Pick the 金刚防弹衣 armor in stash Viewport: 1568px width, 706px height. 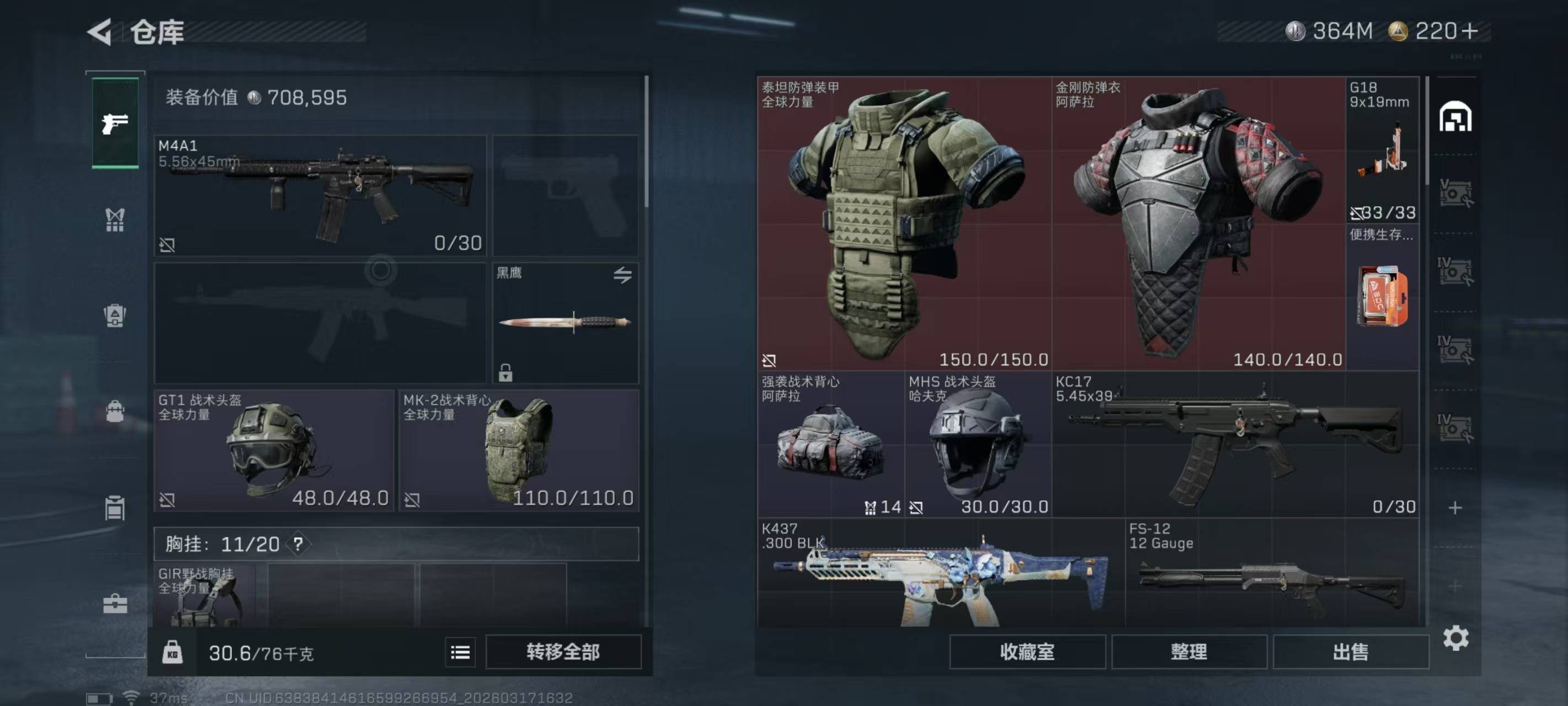(1198, 223)
